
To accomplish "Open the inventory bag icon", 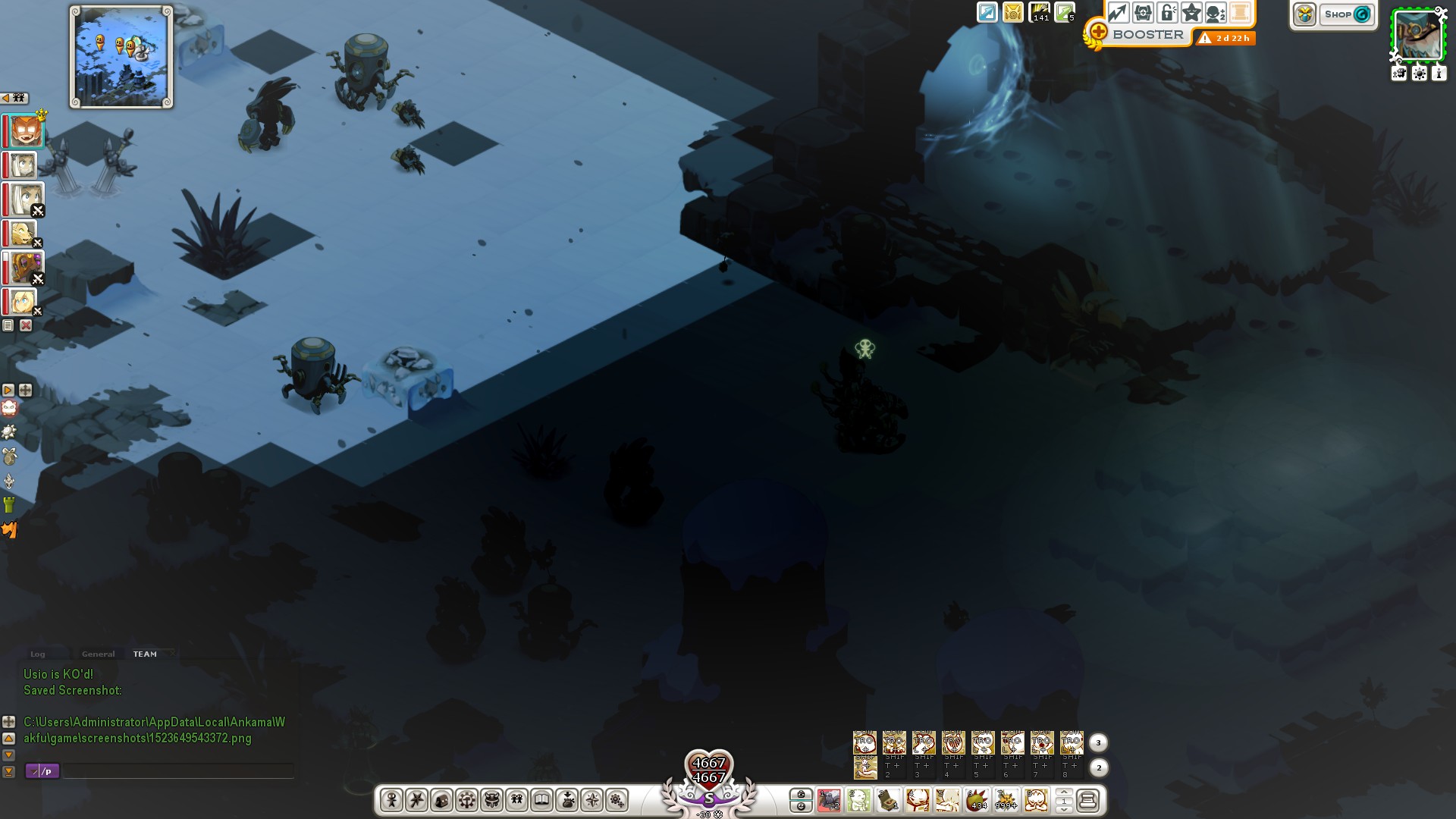I will pos(442,800).
